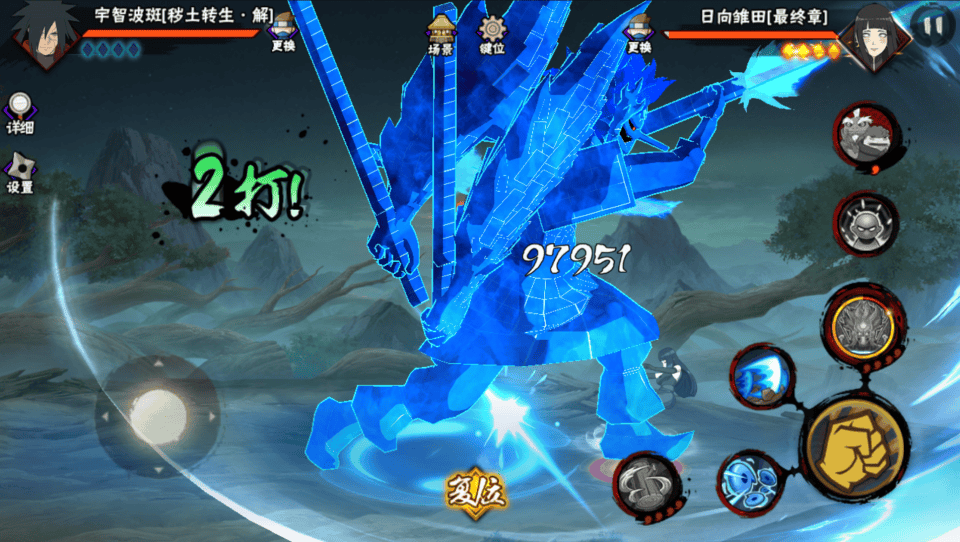Activate the orange-ringed ultimate skill icon
Image resolution: width=960 pixels, height=542 pixels.
859,323
